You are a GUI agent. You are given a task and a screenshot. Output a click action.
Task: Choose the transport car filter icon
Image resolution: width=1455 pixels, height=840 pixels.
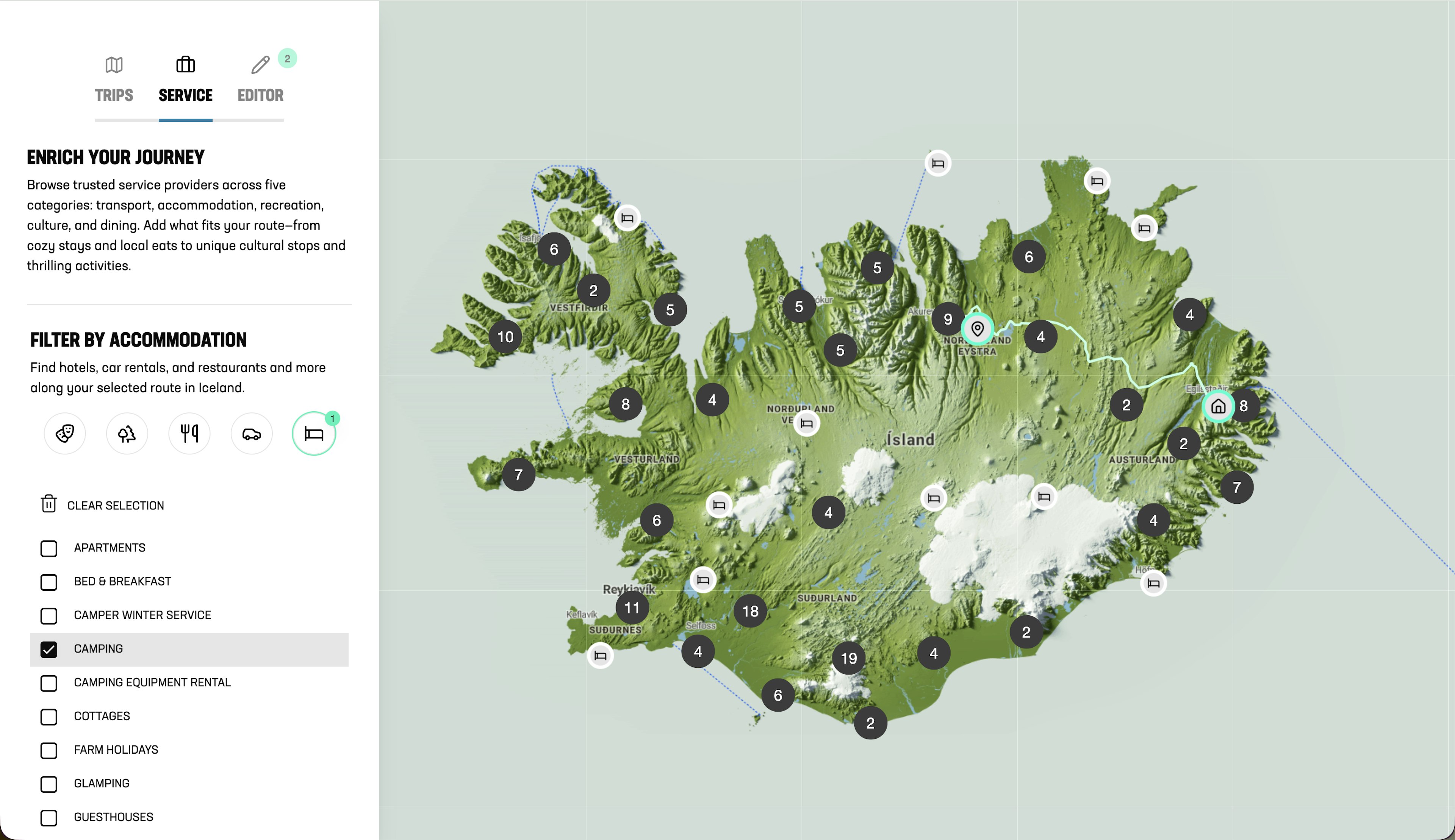coord(252,433)
